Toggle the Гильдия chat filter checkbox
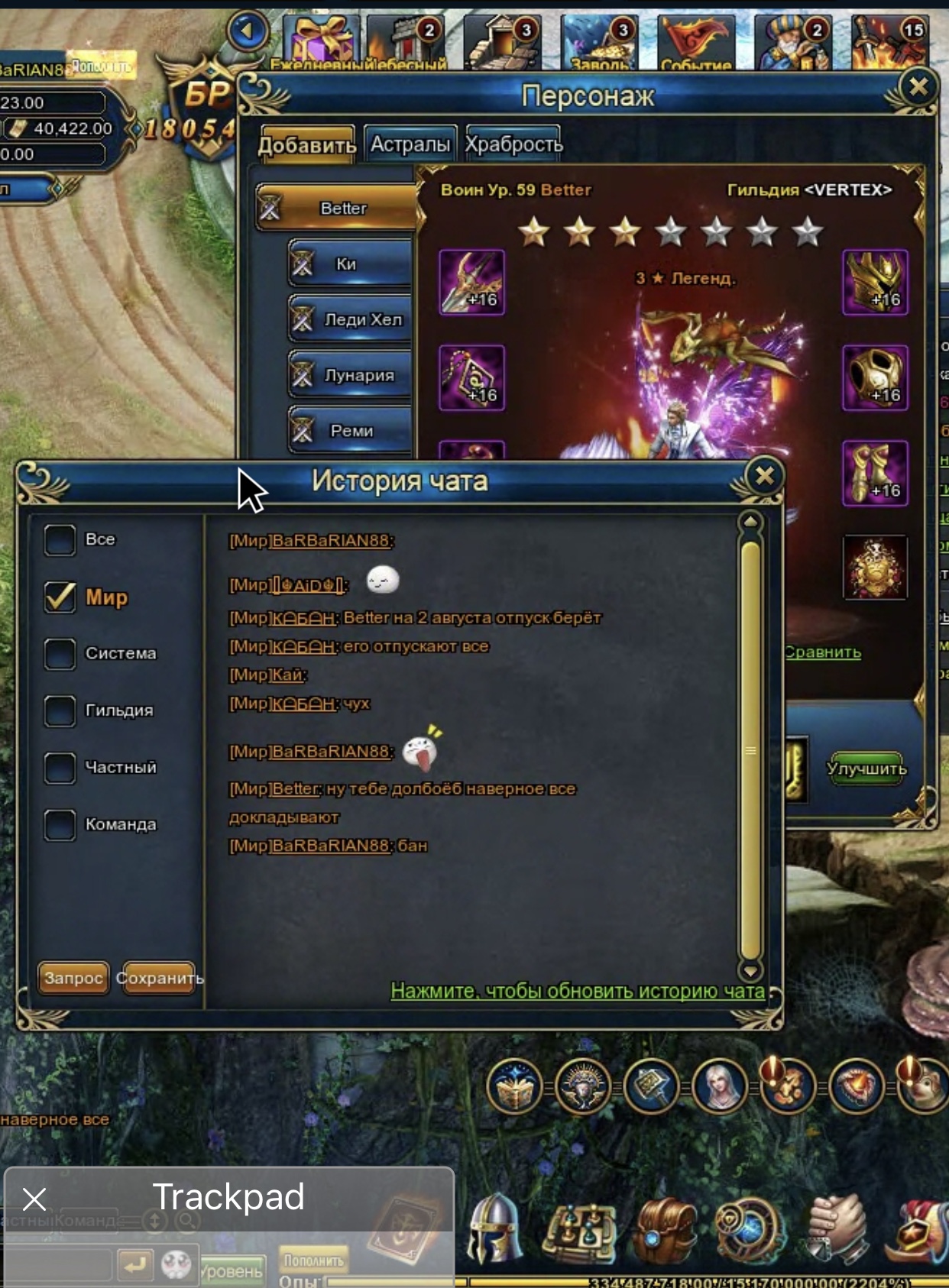The image size is (949, 1288). point(60,710)
